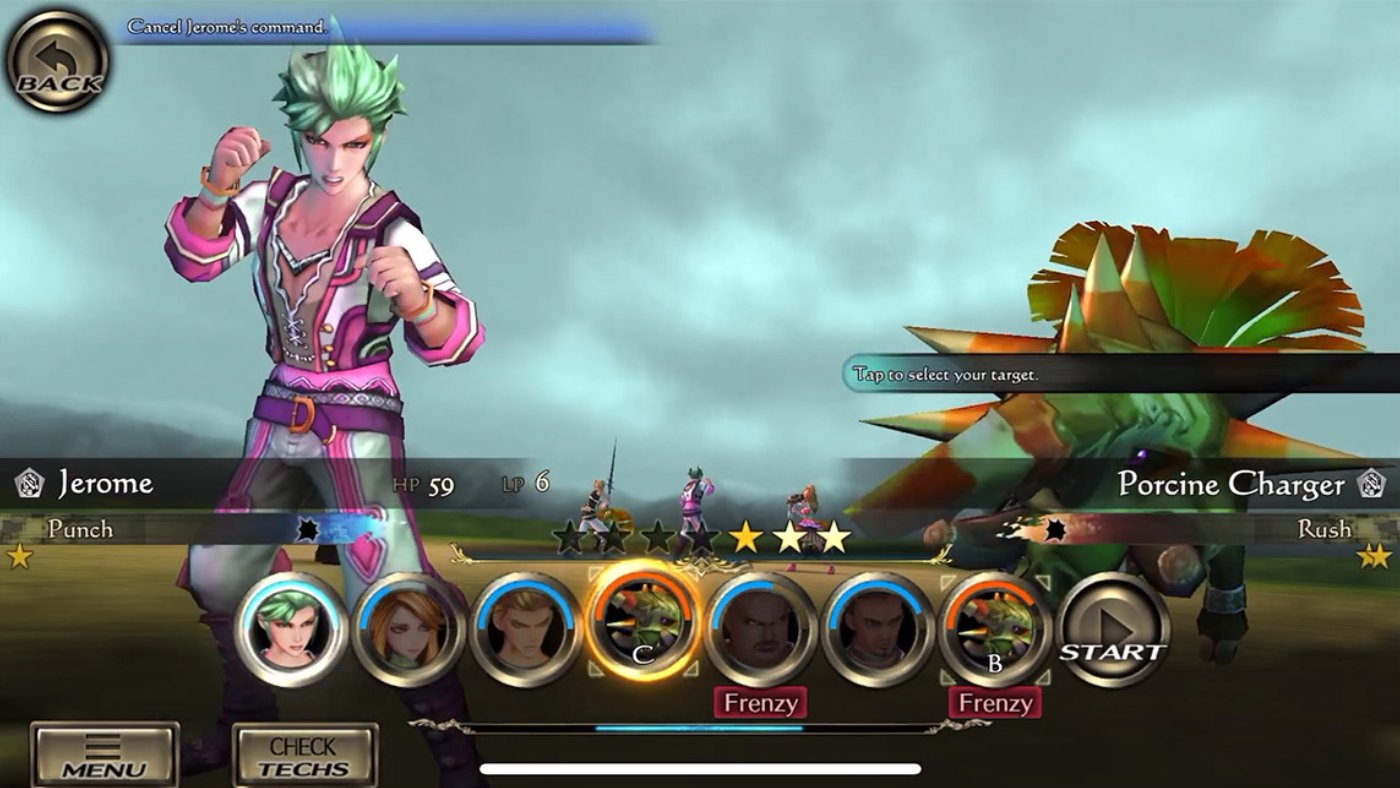1400x788 pixels.
Task: Tap the BACK arrow icon
Action: click(x=58, y=60)
